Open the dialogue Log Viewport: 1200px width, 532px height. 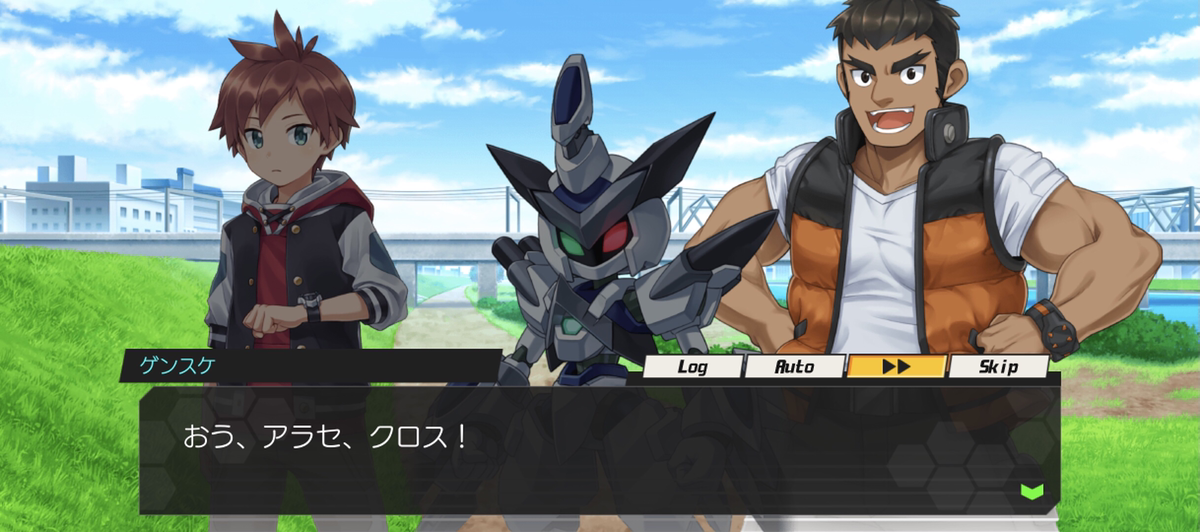693,366
